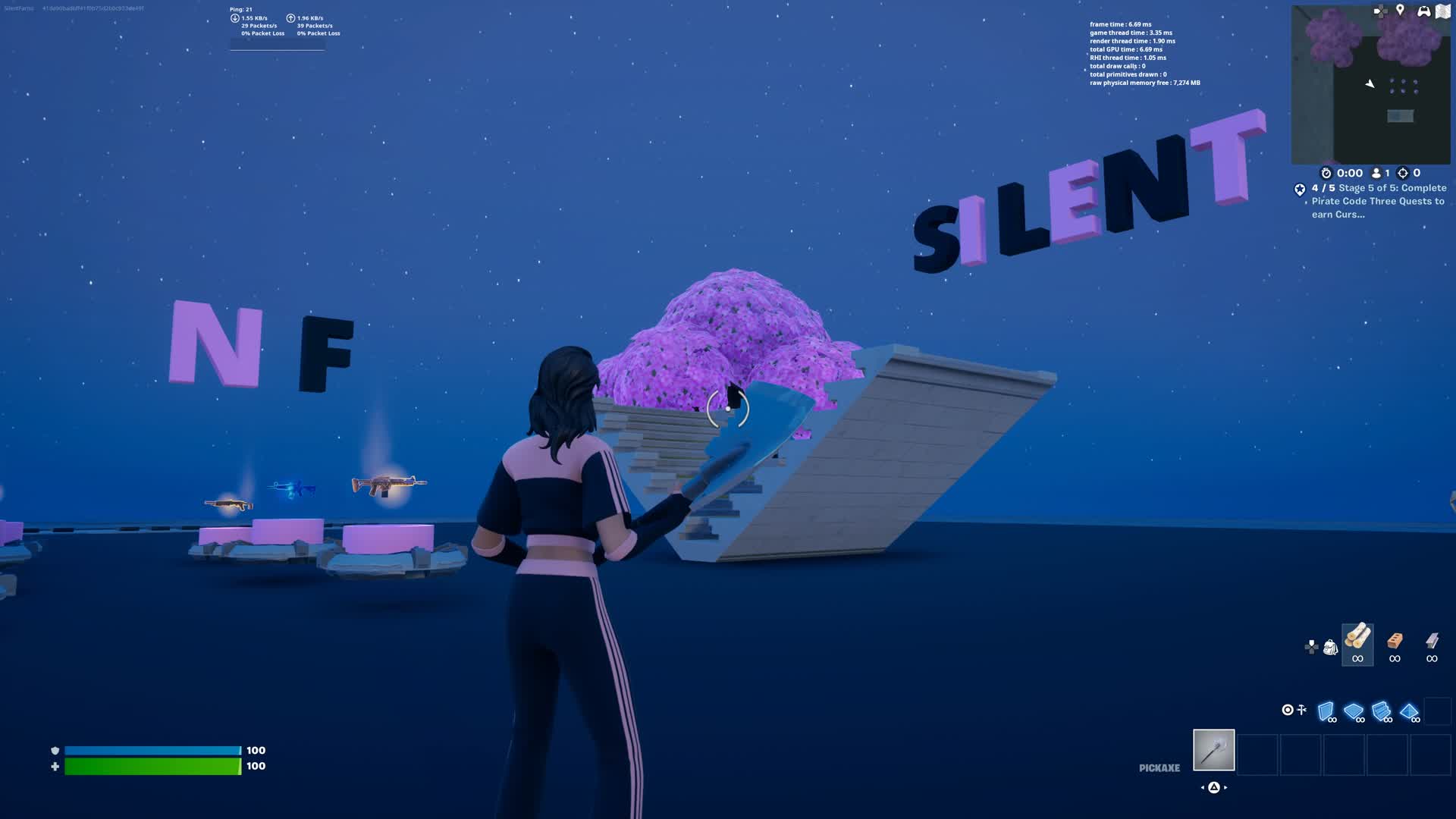Select the metal material icon

pos(1432,641)
